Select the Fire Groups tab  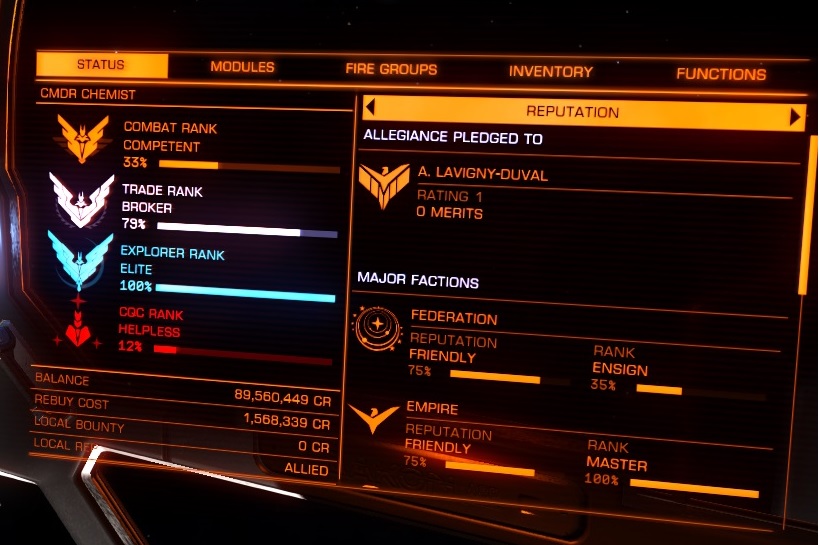click(x=391, y=70)
